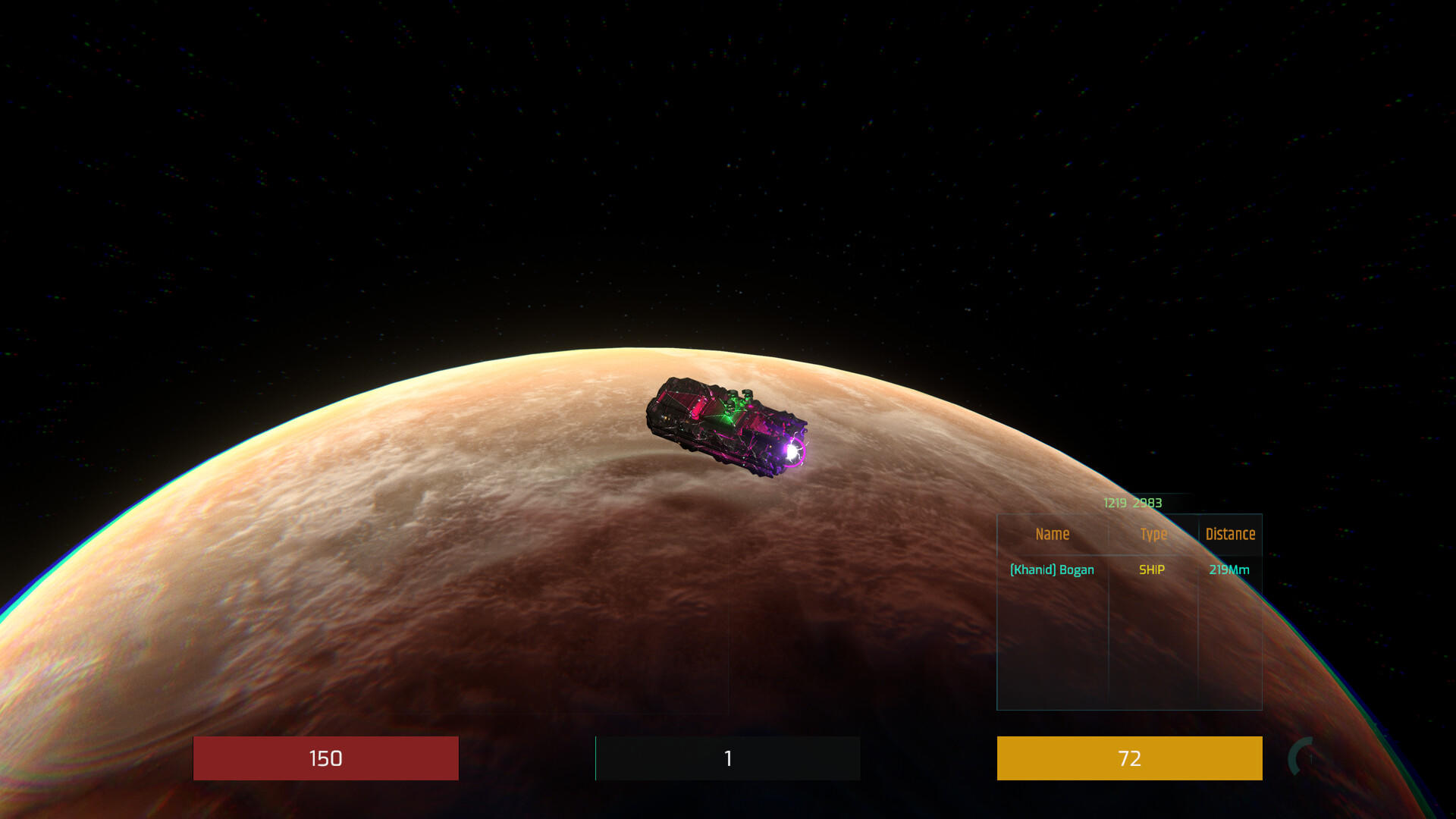Sort the list by Type column

point(1153,534)
